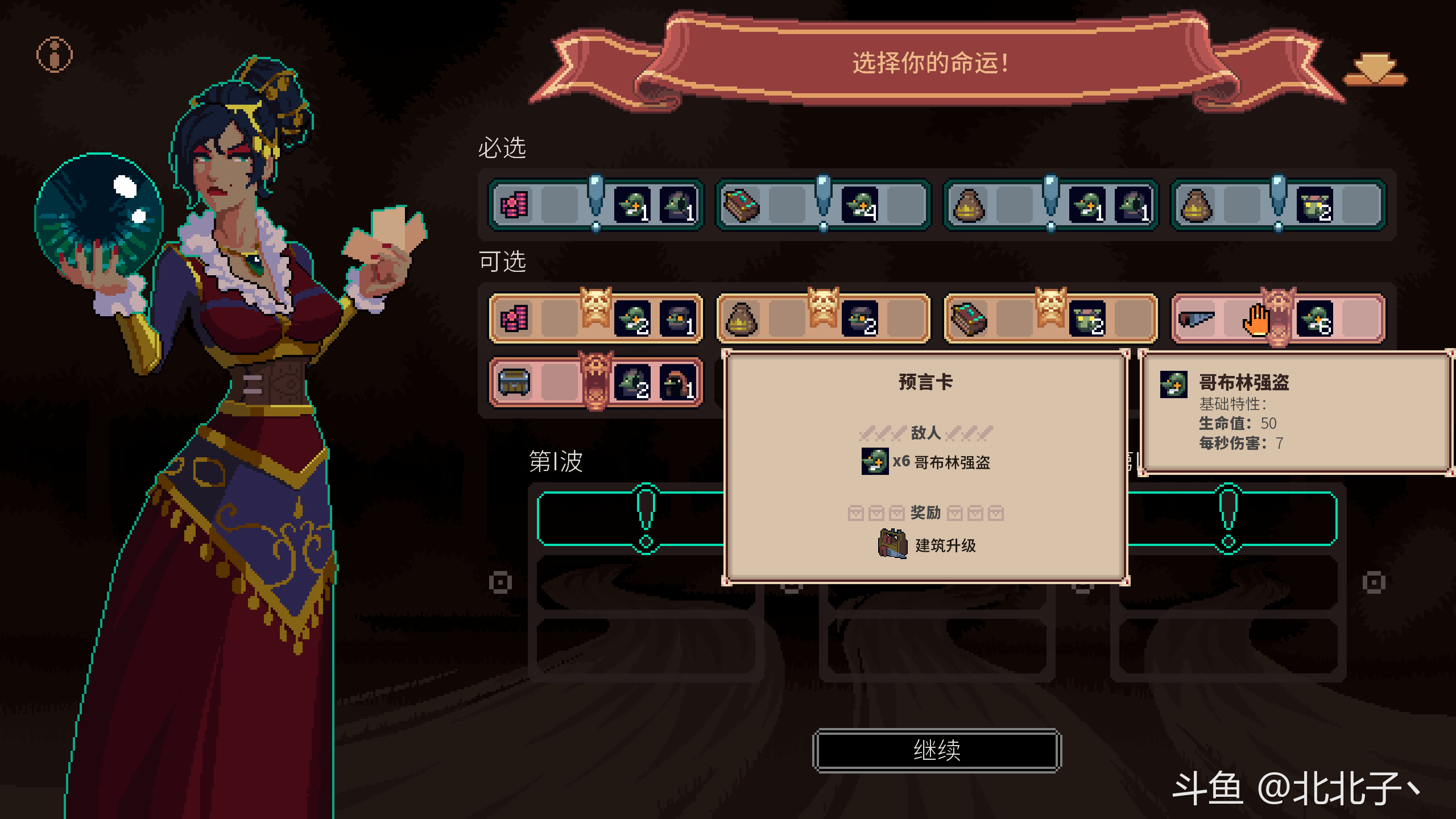Select the optional treasure chest prophecy card

[595, 383]
